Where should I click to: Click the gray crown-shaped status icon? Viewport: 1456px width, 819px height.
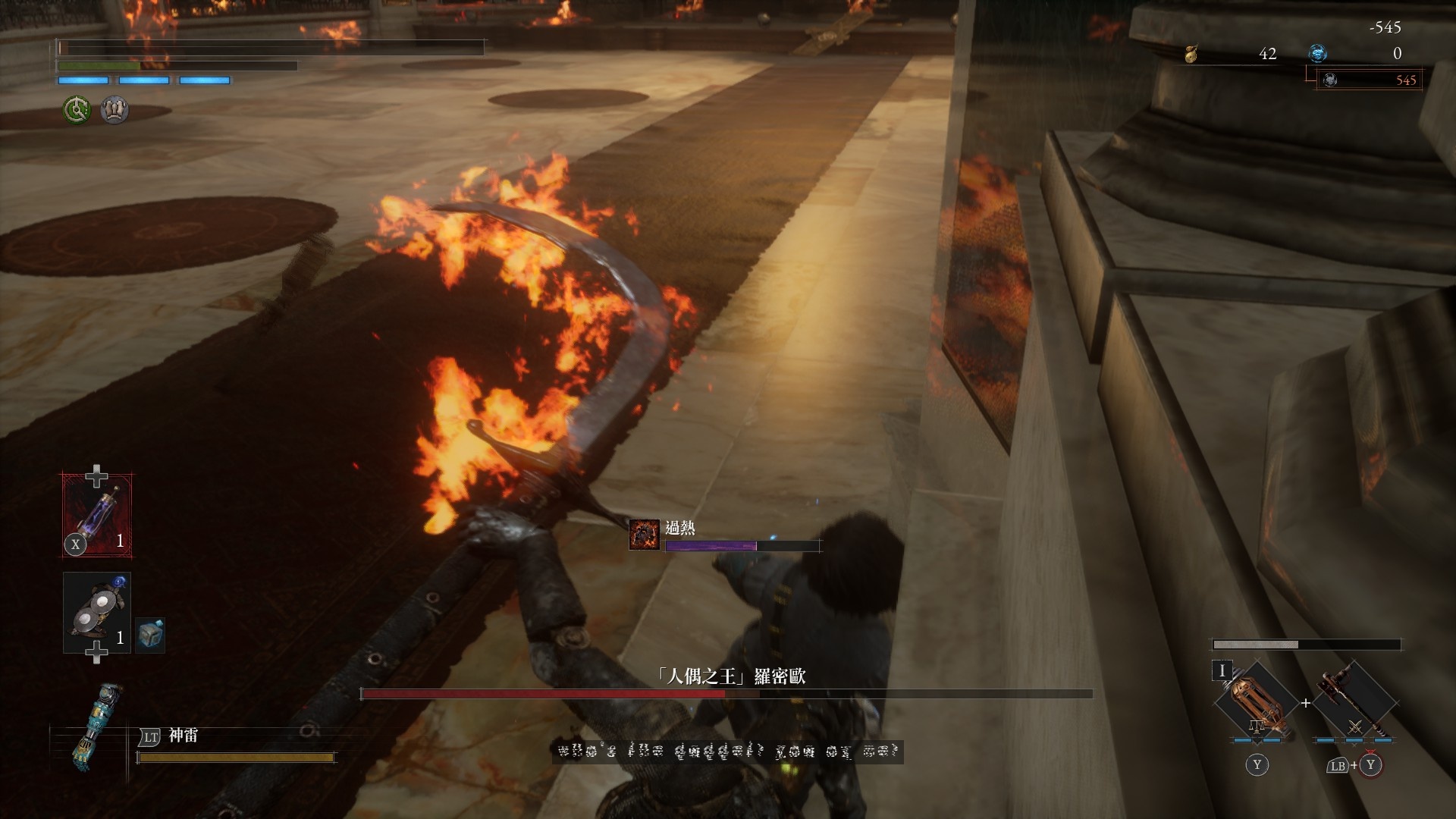tap(114, 111)
